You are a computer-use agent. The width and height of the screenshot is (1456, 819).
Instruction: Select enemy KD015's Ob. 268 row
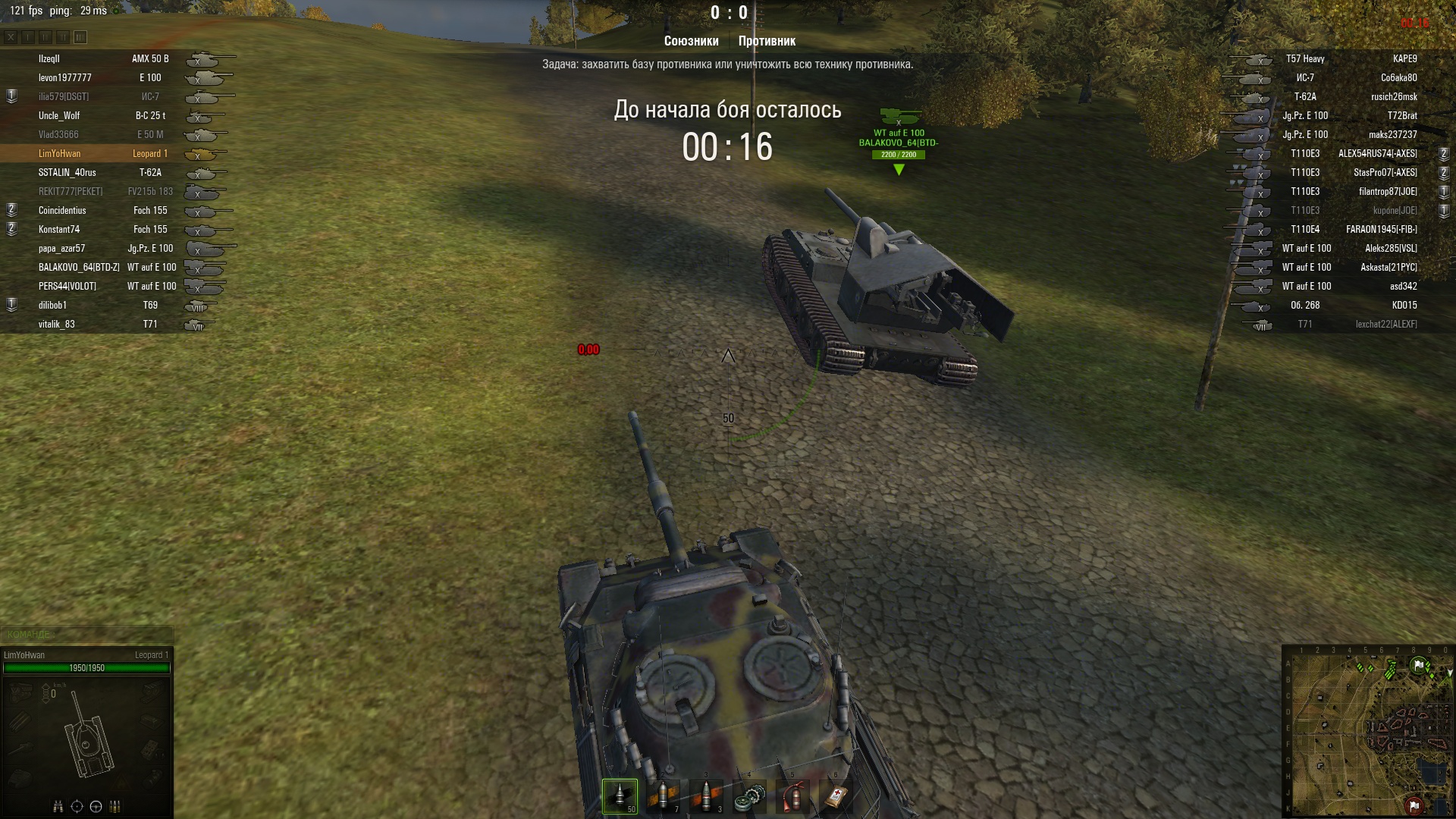1342,305
